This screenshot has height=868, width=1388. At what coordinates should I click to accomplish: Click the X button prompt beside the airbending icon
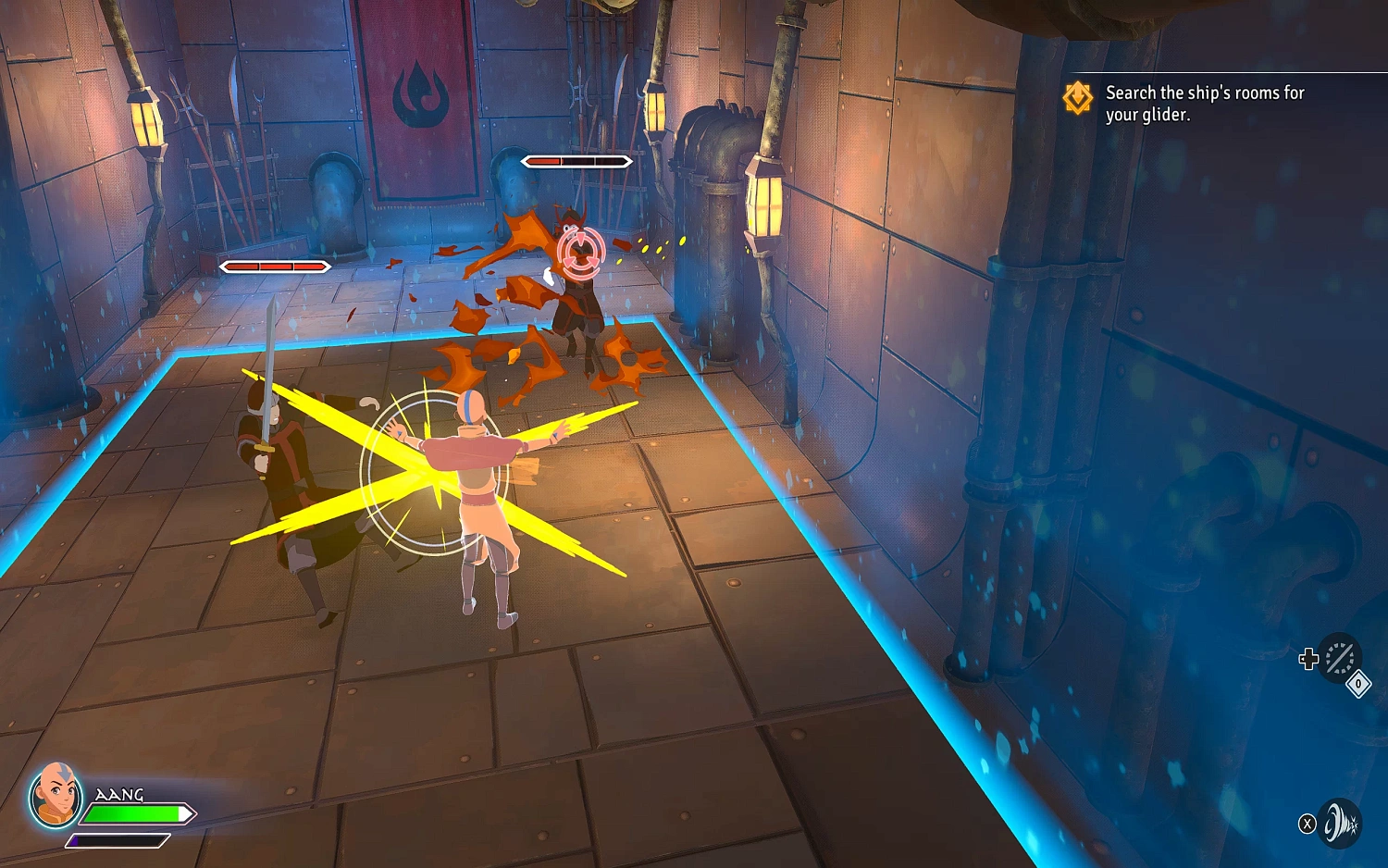(1307, 824)
